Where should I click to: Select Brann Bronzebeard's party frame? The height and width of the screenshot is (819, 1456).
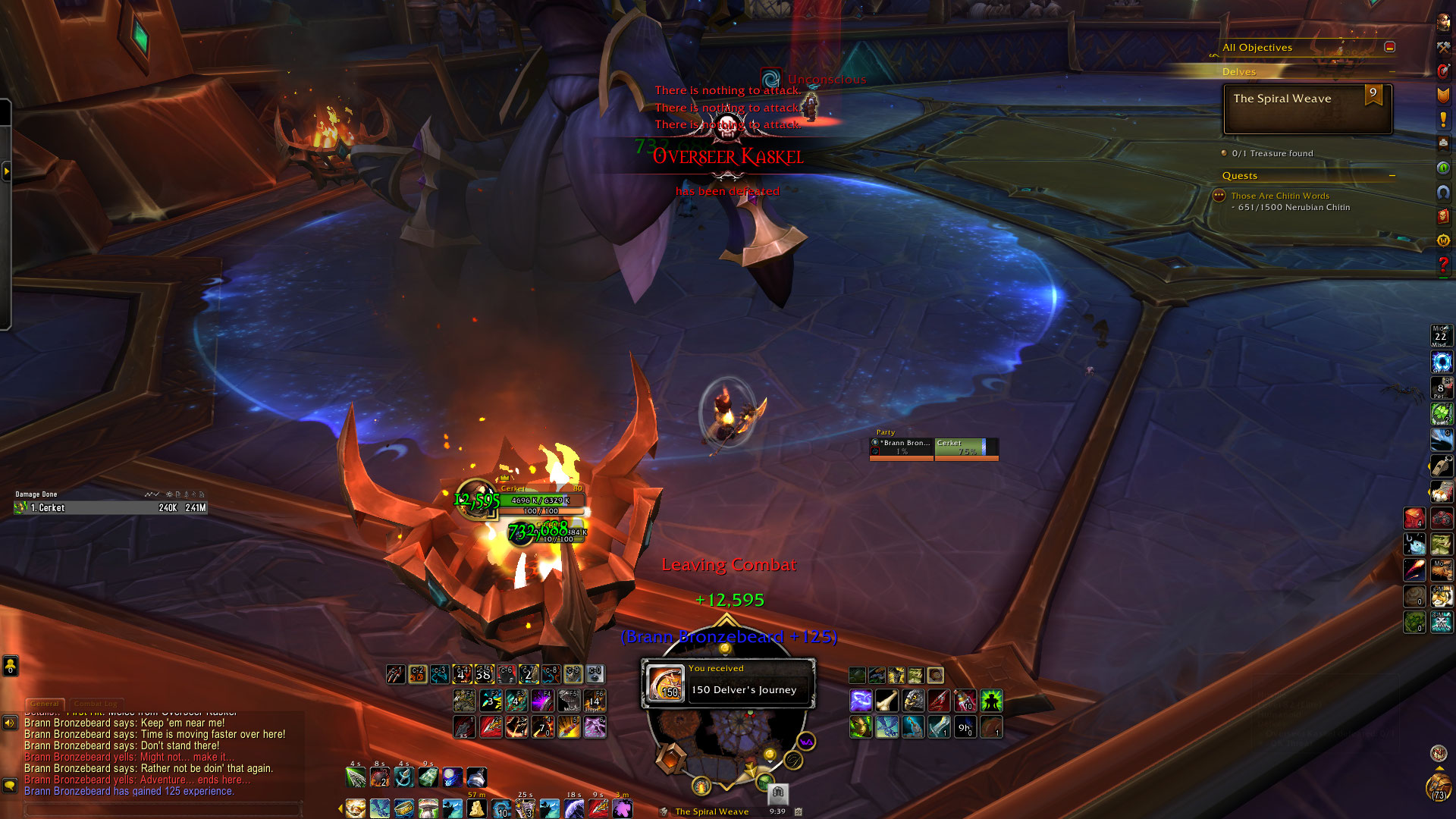[902, 447]
